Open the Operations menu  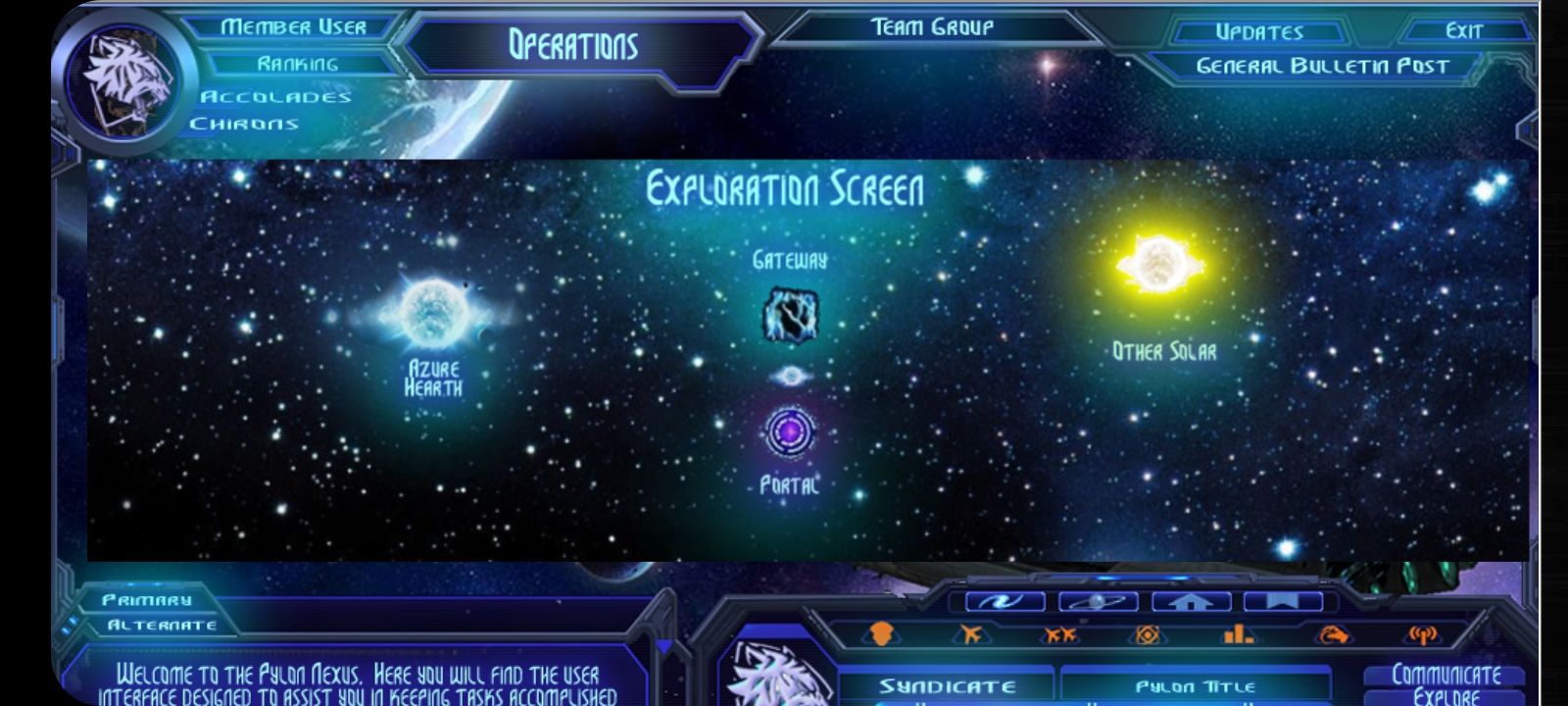(573, 45)
